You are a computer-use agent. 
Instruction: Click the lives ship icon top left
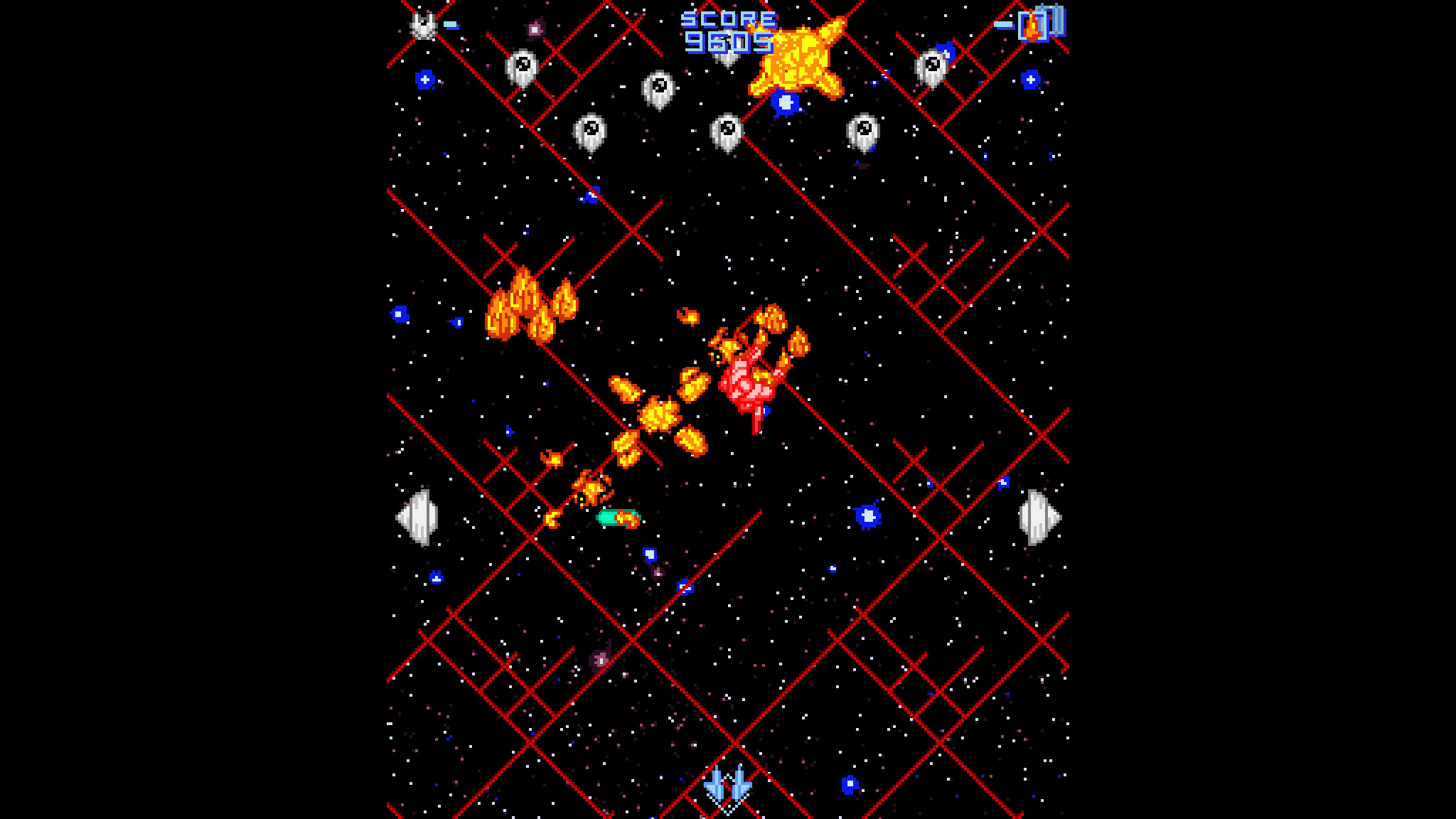[x=422, y=25]
